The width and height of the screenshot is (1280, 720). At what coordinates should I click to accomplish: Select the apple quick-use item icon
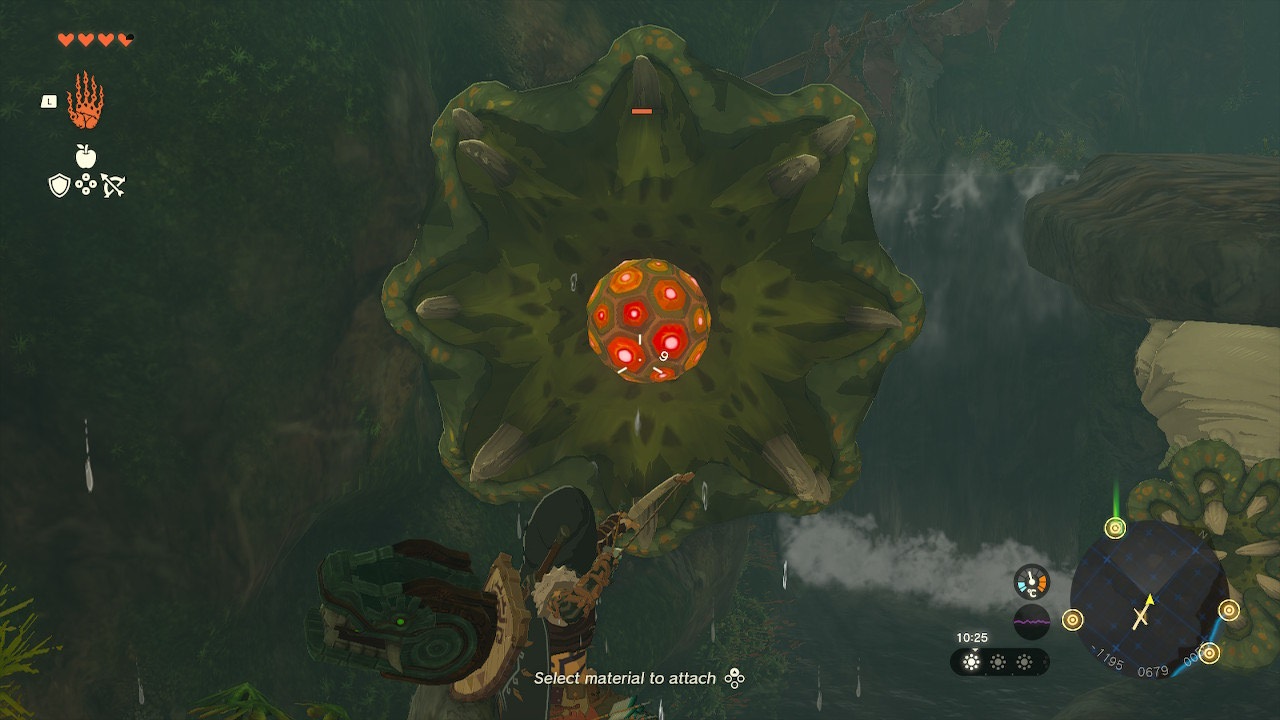[x=84, y=156]
